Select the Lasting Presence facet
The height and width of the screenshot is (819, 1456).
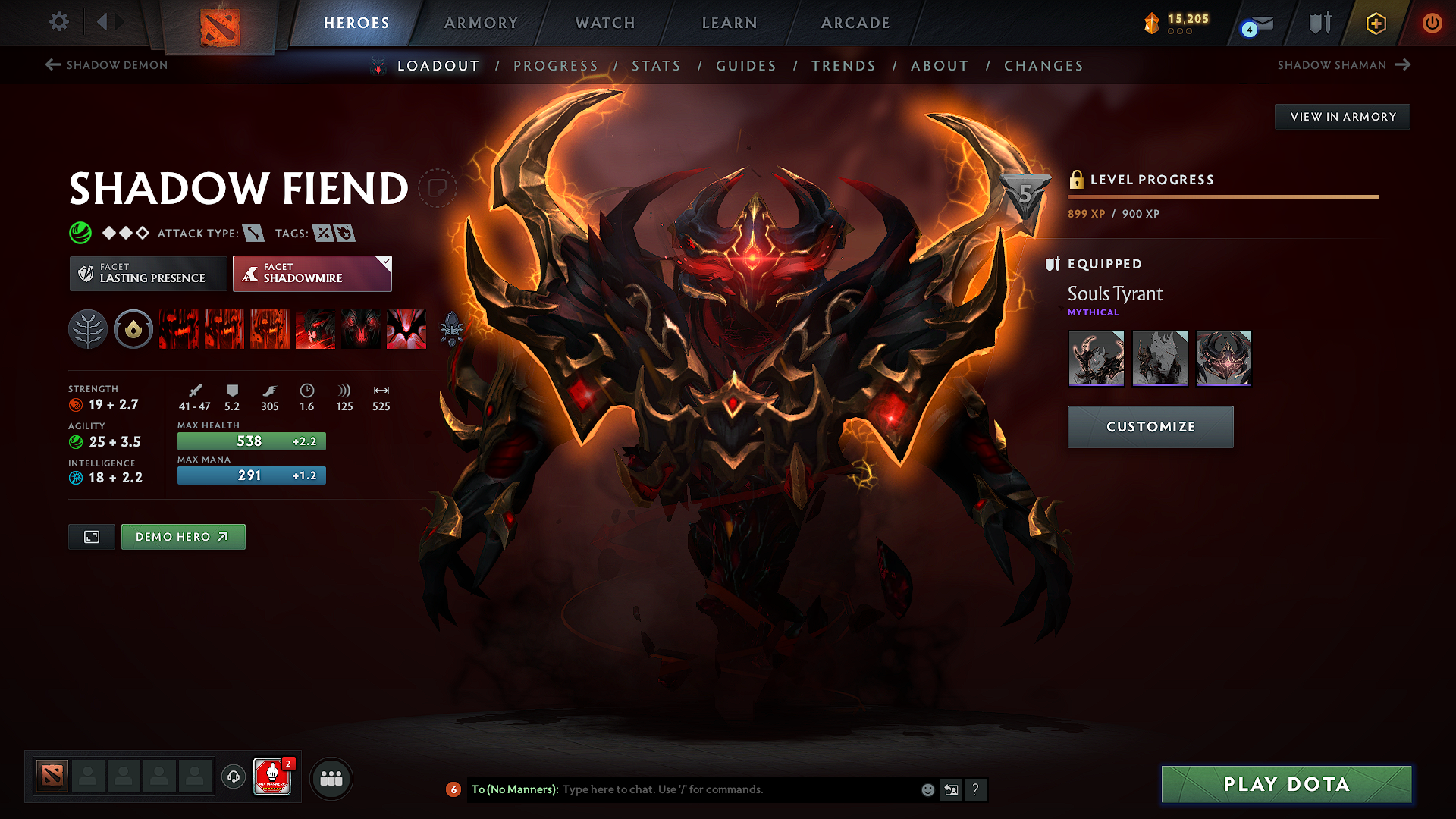point(147,273)
